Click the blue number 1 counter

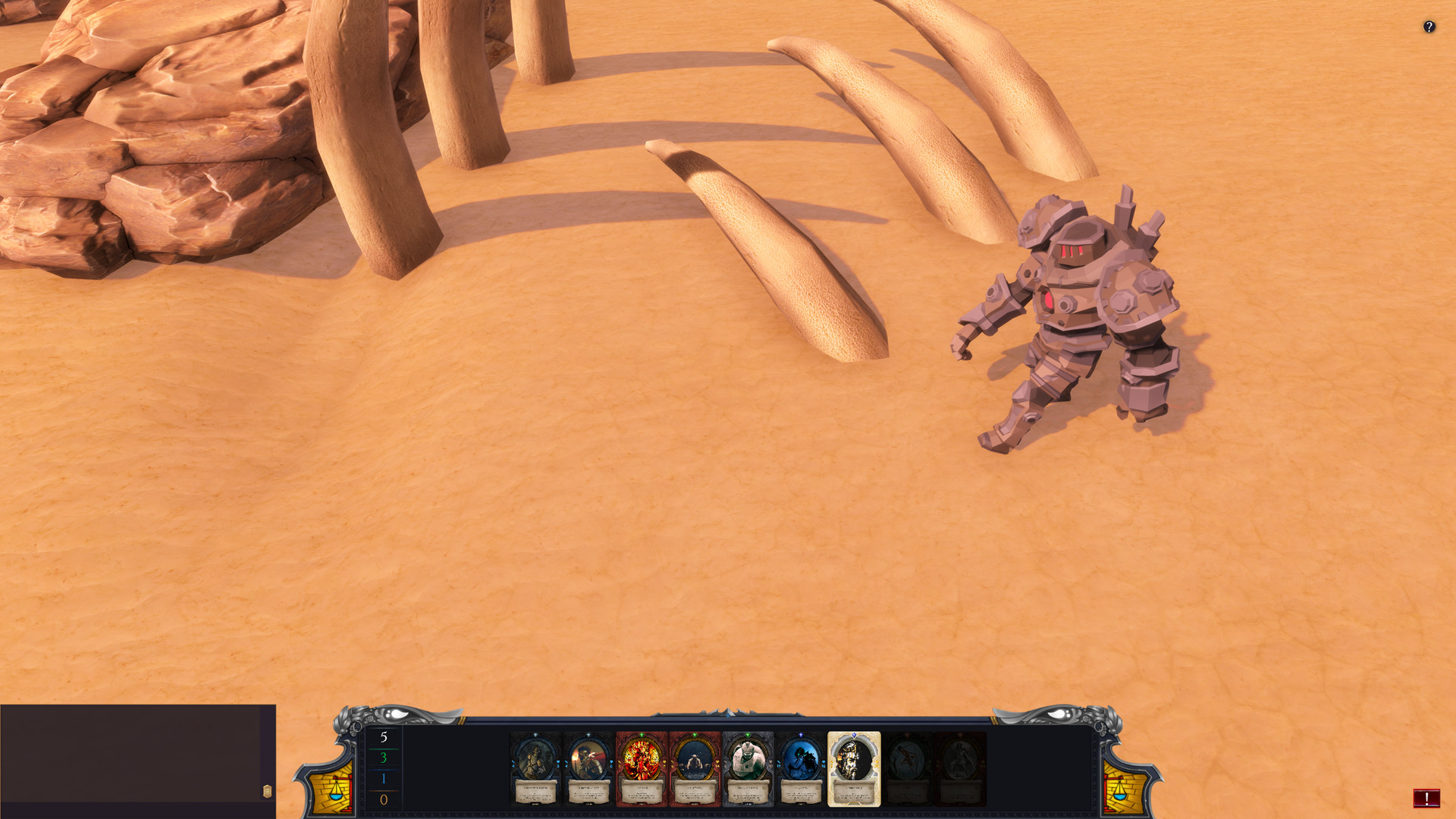click(x=382, y=778)
